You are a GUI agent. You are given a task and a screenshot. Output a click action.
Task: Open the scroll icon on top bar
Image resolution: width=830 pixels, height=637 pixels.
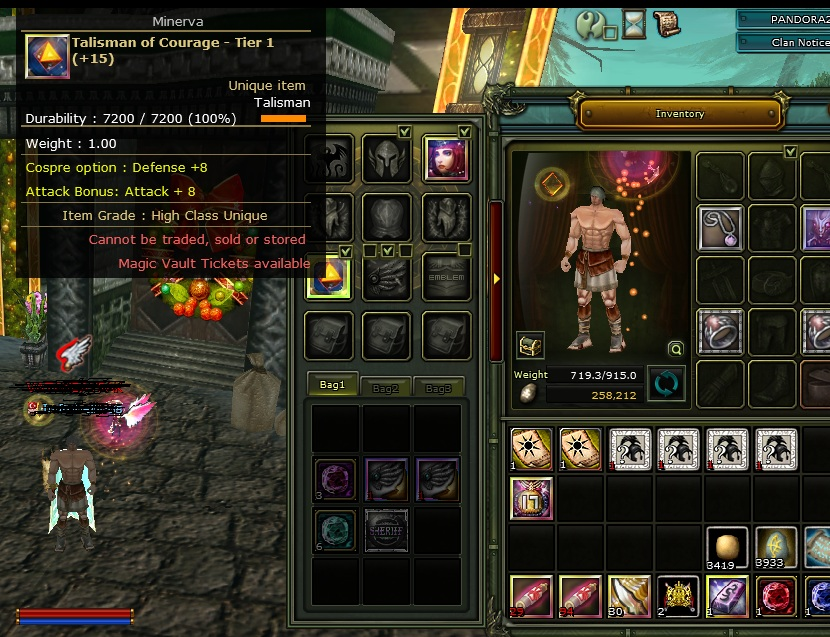(664, 22)
